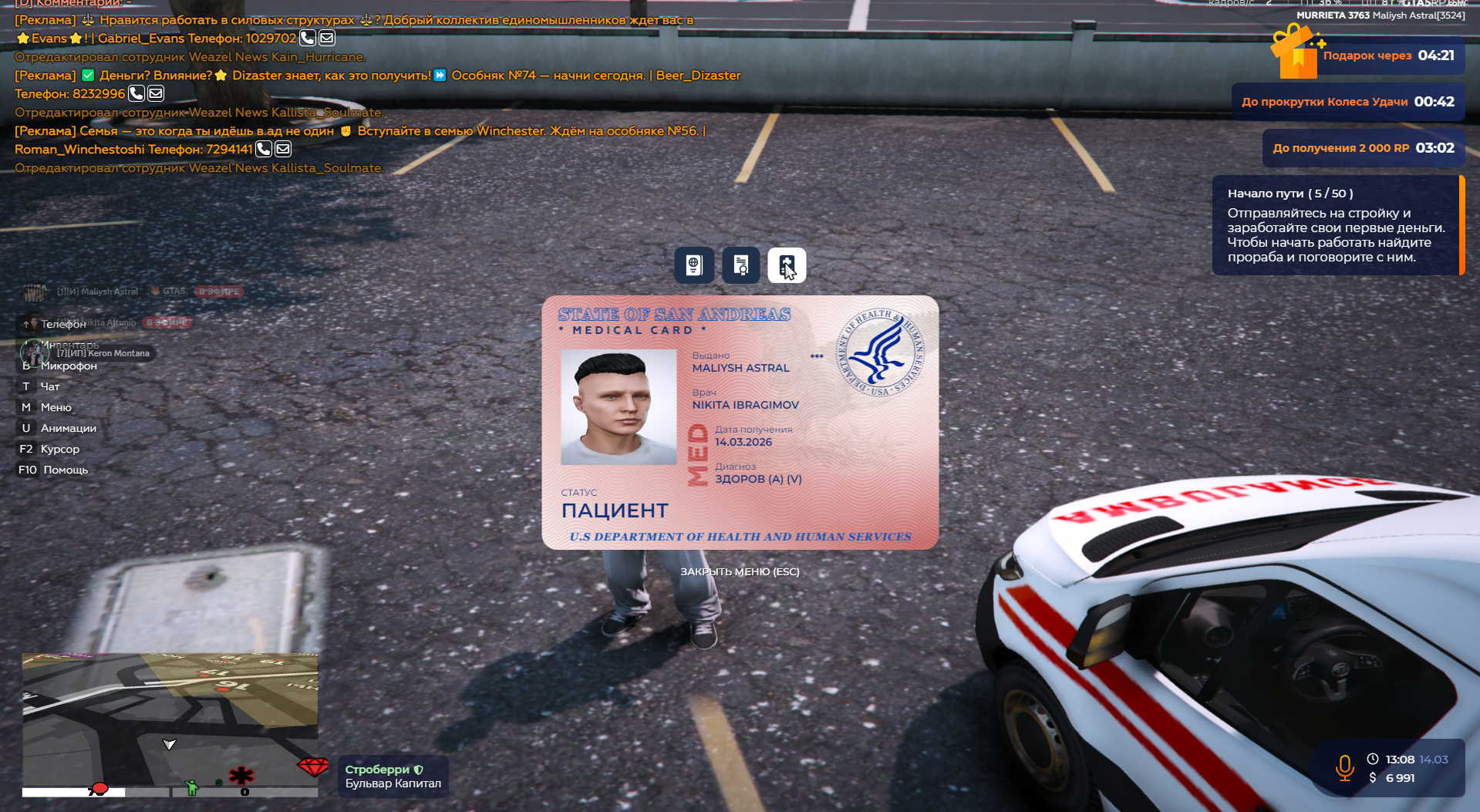Choose the Анимации entry in hint list
This screenshot has width=1480, height=812.
pos(68,428)
